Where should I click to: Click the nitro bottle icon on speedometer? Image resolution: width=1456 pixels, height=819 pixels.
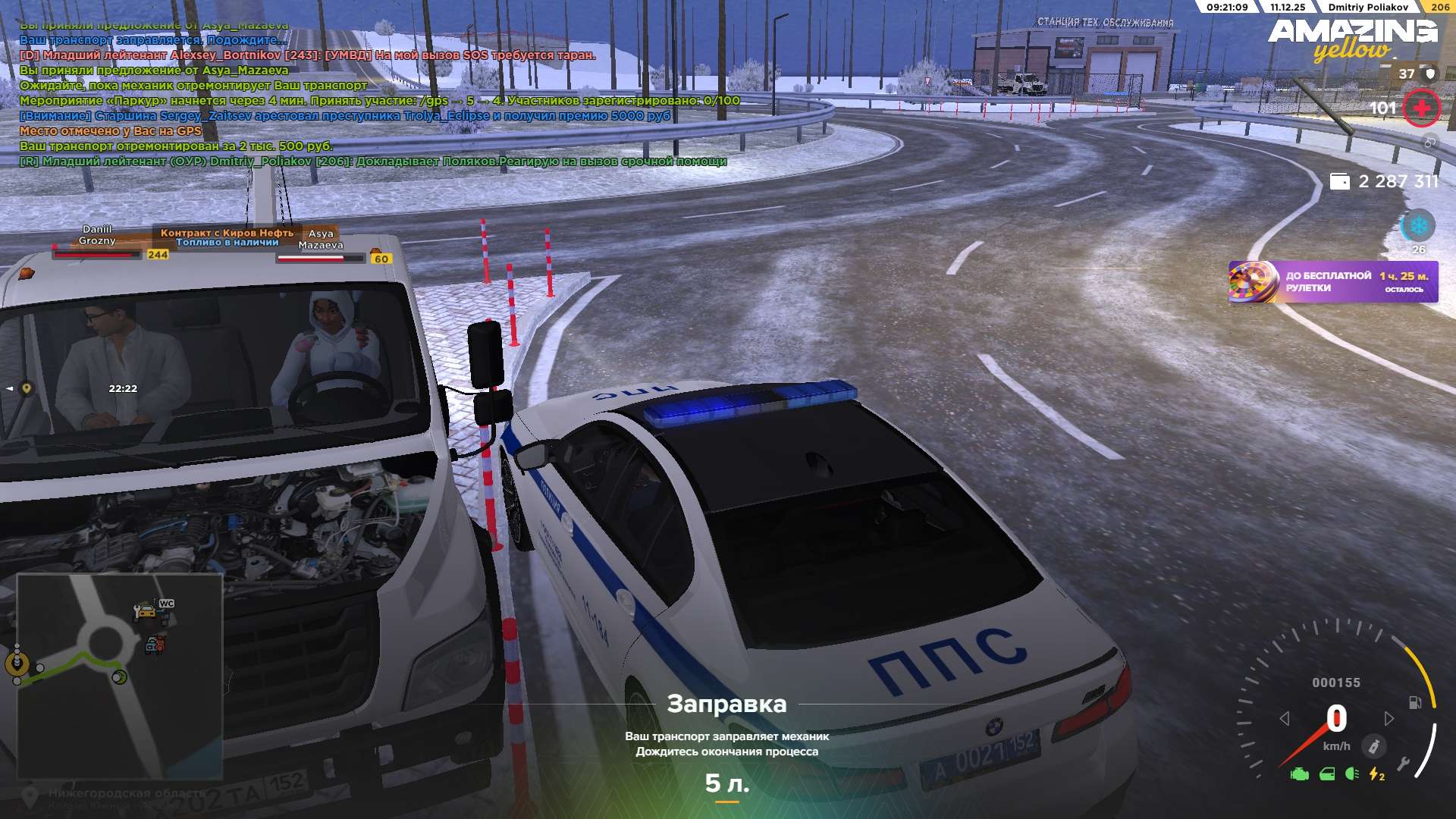click(x=1373, y=746)
